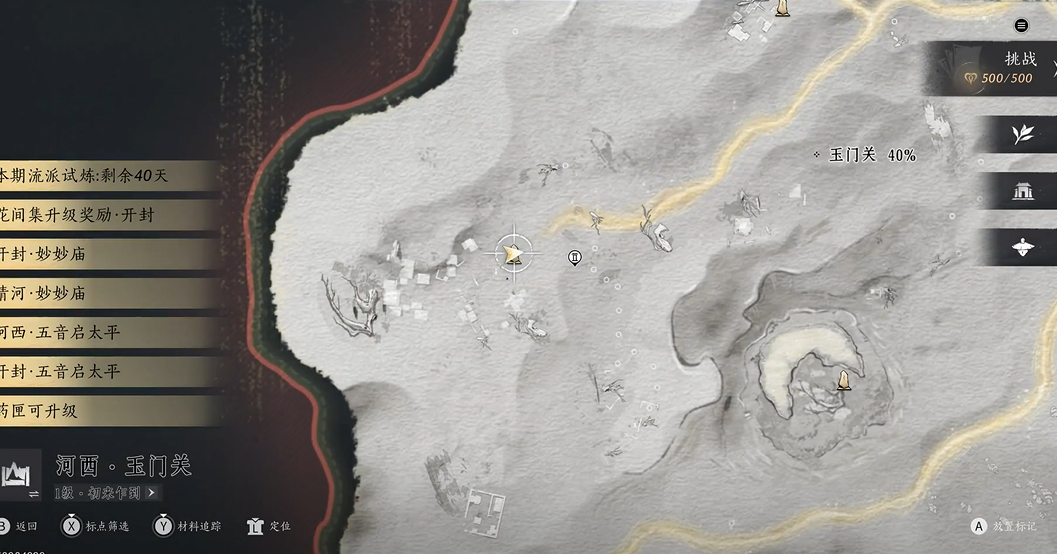
Task: Open the leaf sprig side tab
Action: (x=1022, y=134)
